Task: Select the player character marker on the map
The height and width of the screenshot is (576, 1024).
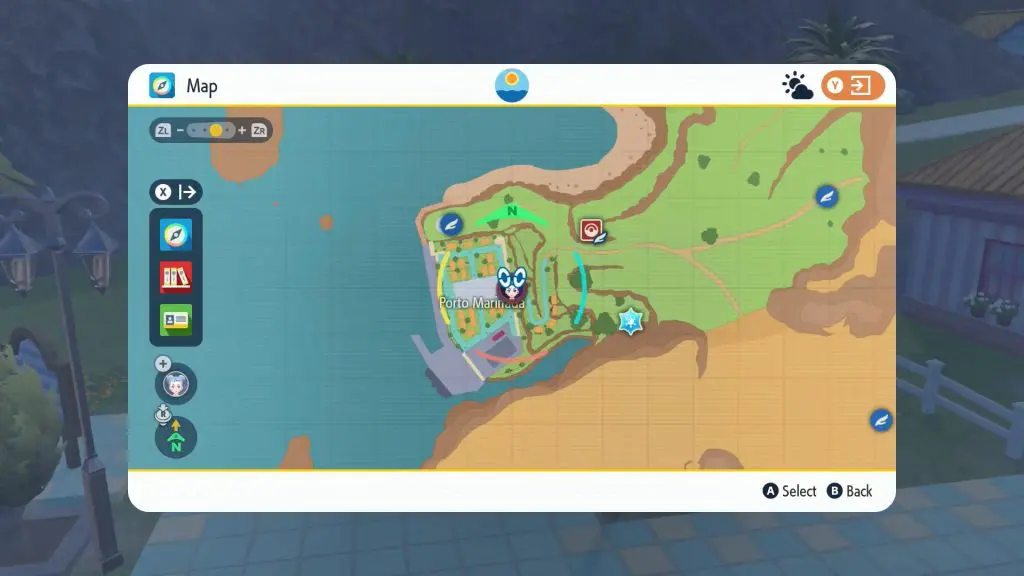Action: coord(512,285)
